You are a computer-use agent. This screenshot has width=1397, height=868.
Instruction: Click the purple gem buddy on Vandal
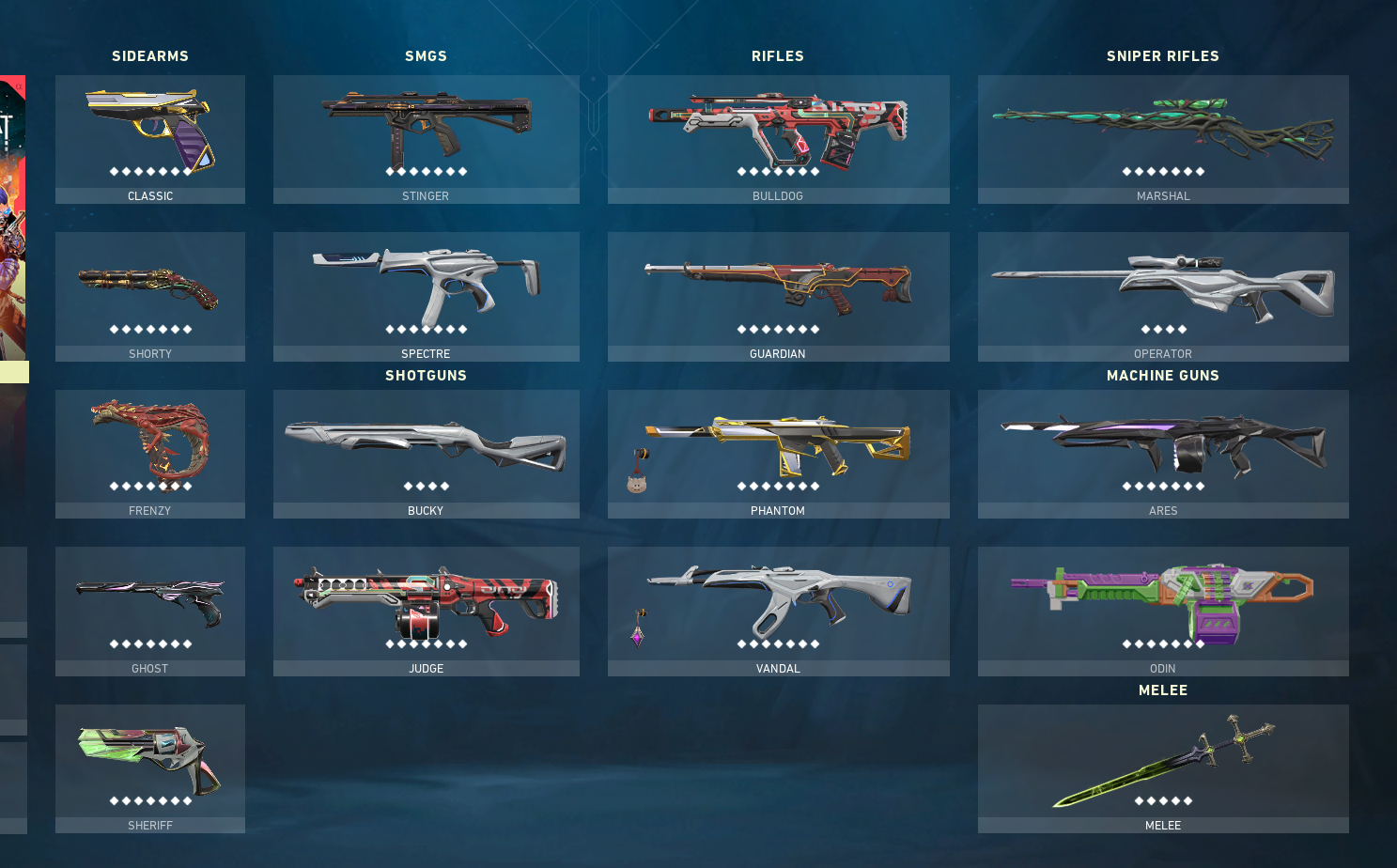[x=638, y=636]
